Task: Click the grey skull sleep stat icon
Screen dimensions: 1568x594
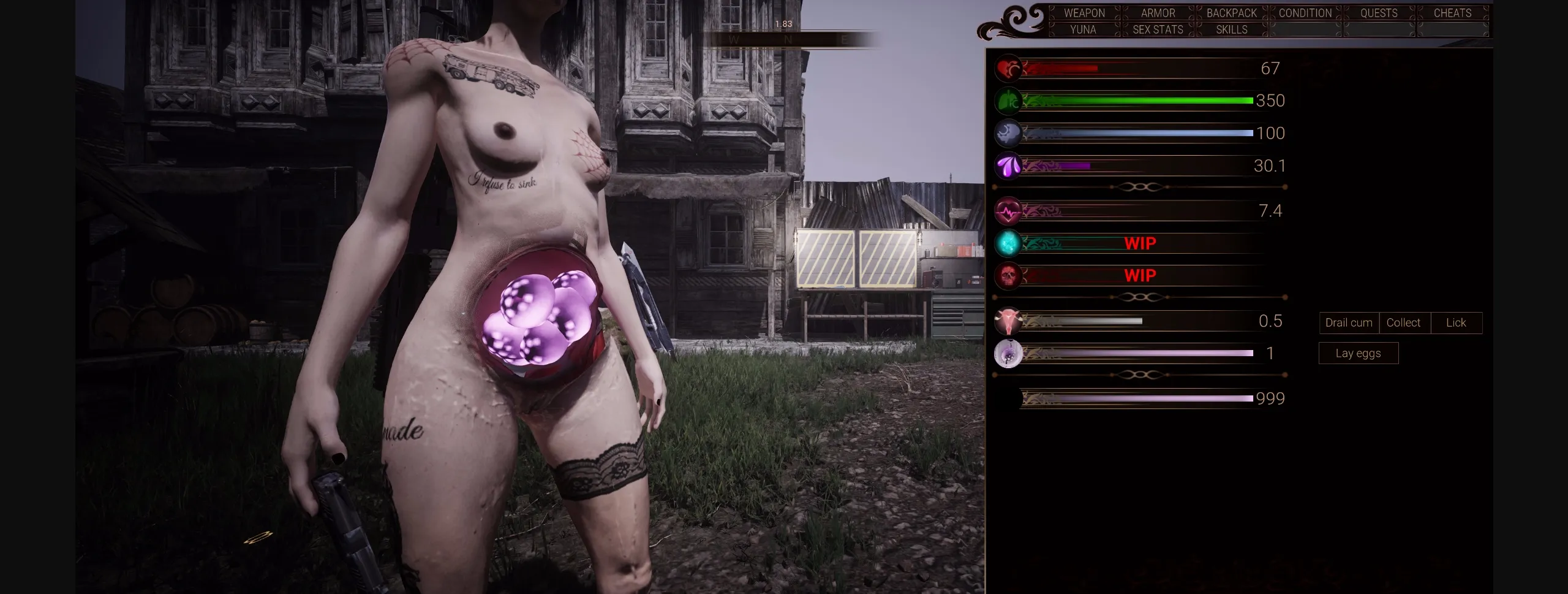Action: click(x=1008, y=133)
